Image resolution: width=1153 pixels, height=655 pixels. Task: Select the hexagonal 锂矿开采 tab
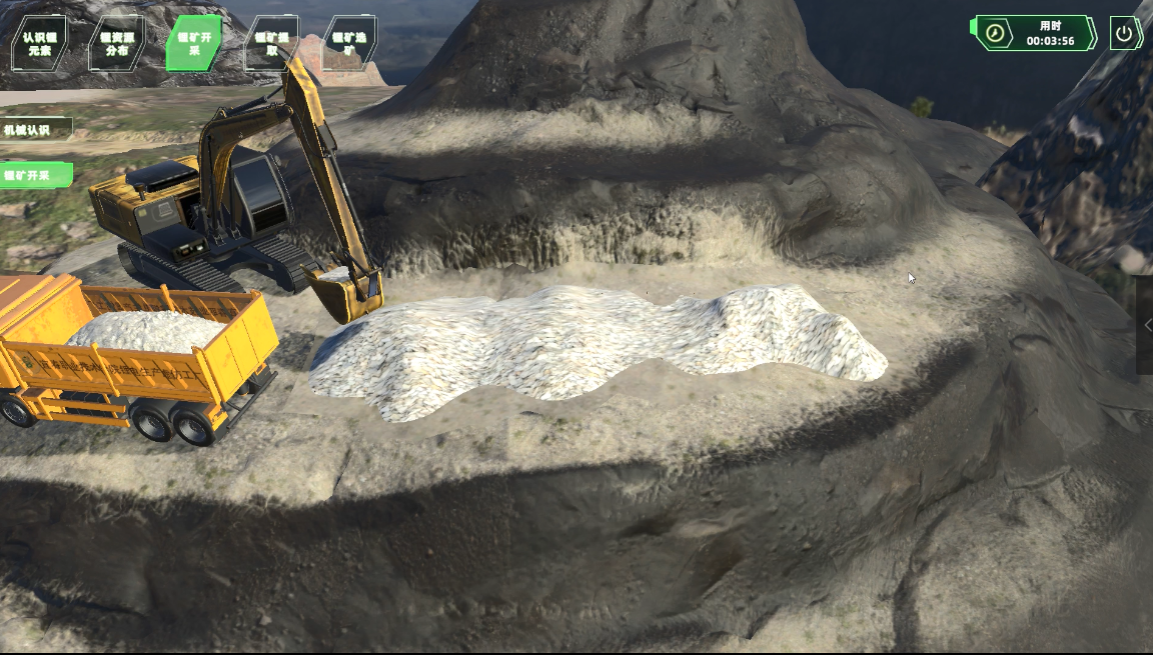[x=193, y=43]
